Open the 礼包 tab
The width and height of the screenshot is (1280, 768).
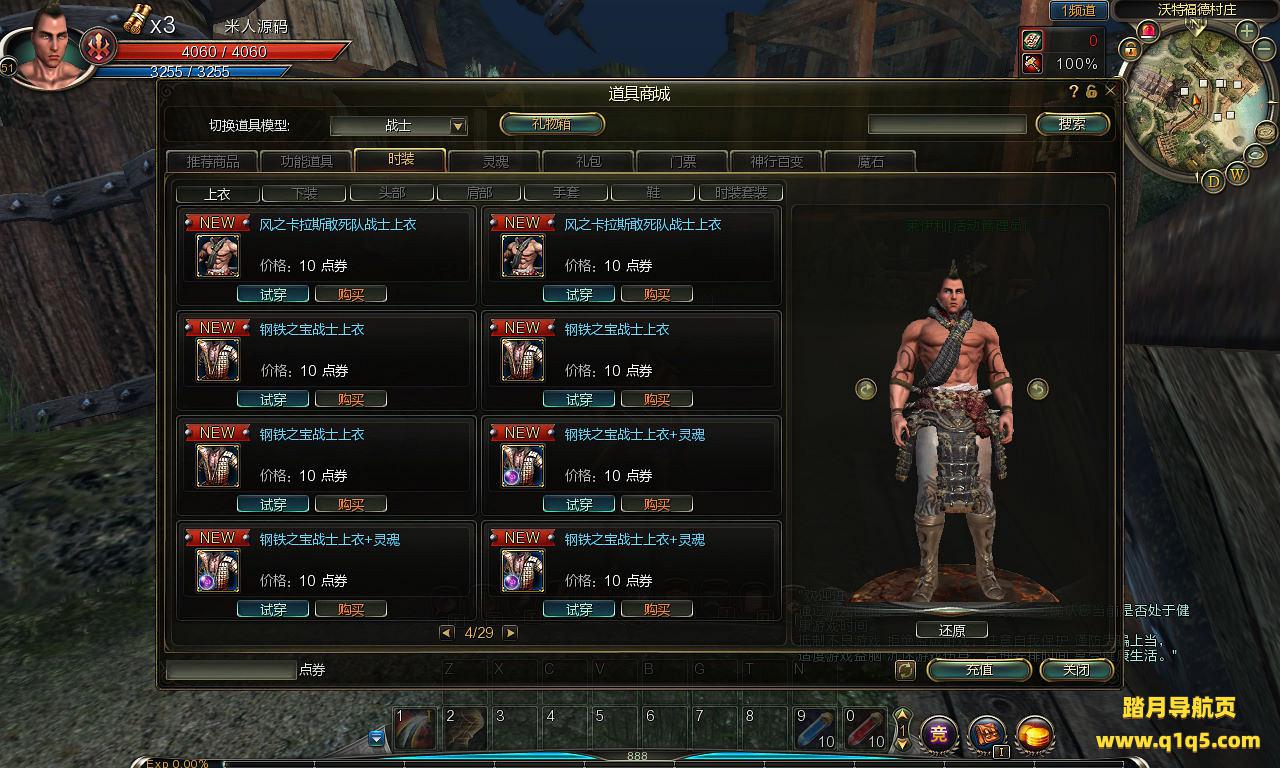click(x=588, y=161)
